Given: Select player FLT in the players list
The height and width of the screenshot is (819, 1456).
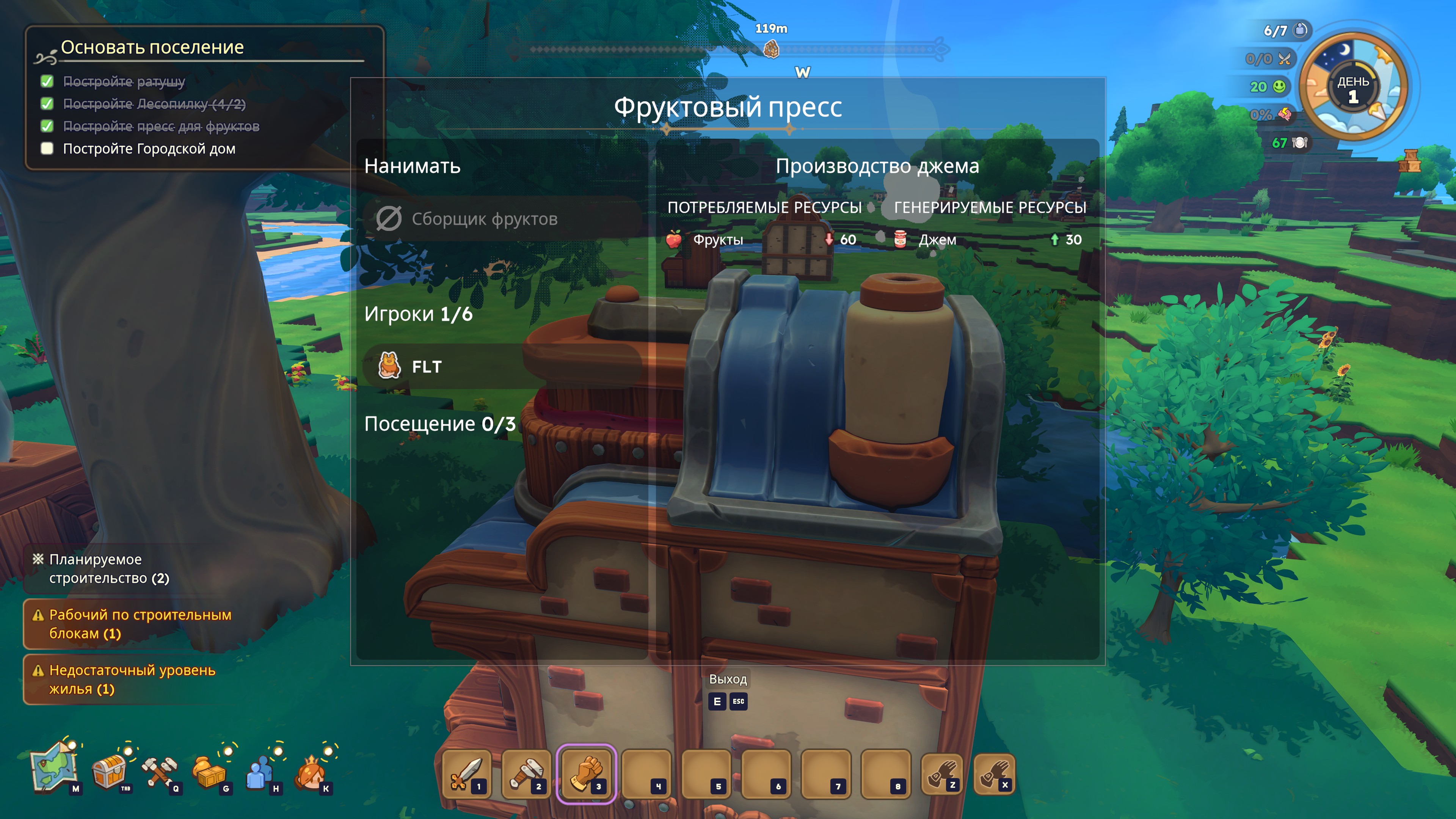Looking at the screenshot, I should point(502,366).
